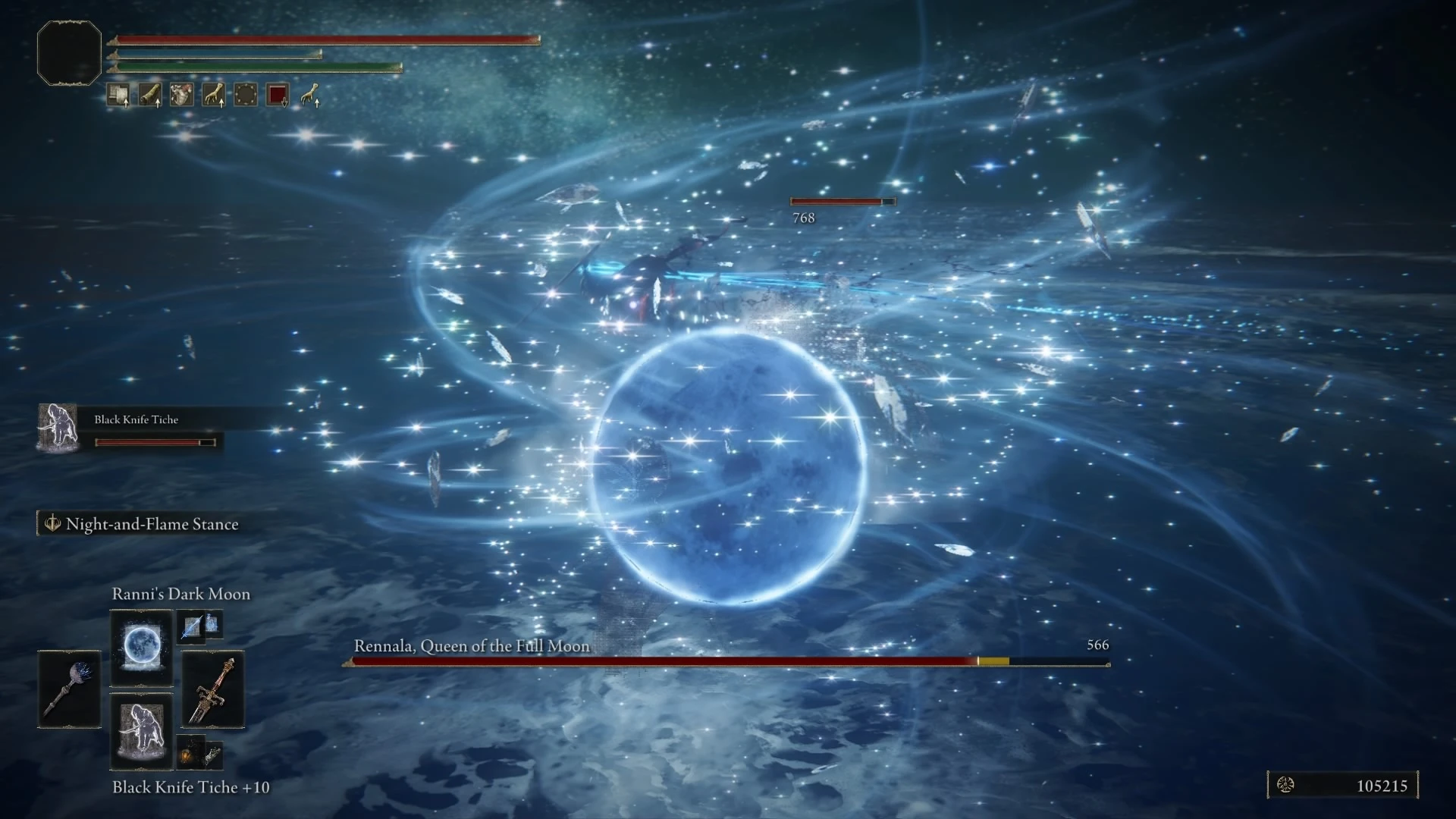
Task: Click the next queued spell icon with blue blade
Action: [191, 626]
